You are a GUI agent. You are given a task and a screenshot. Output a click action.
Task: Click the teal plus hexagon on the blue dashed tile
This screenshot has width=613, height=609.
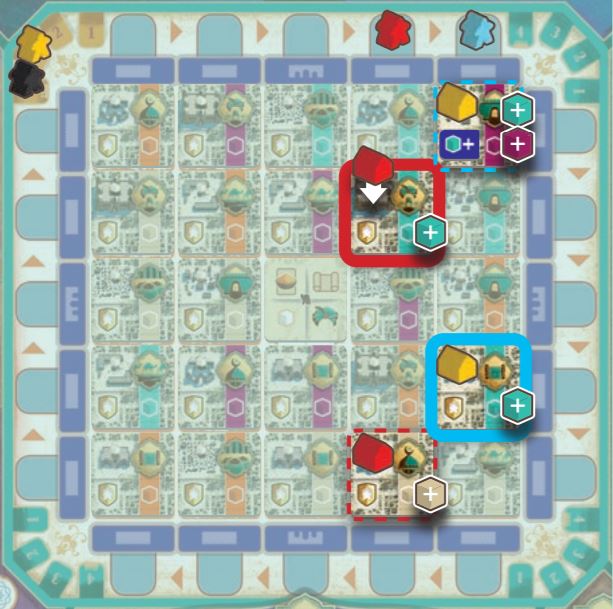[517, 110]
